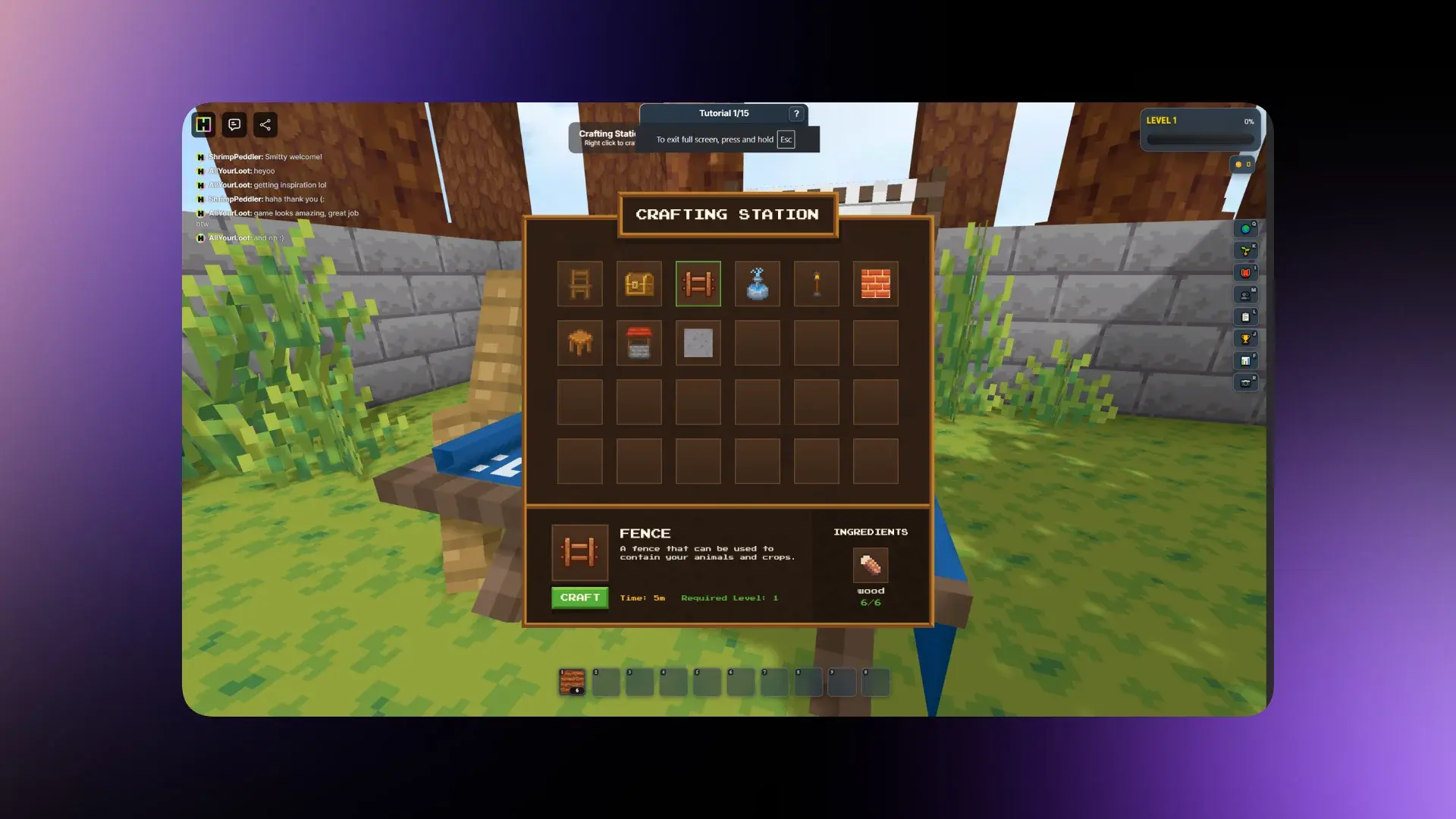Open the backpack inventory panel
Viewport: 1456px width, 819px height.
coord(1246,272)
